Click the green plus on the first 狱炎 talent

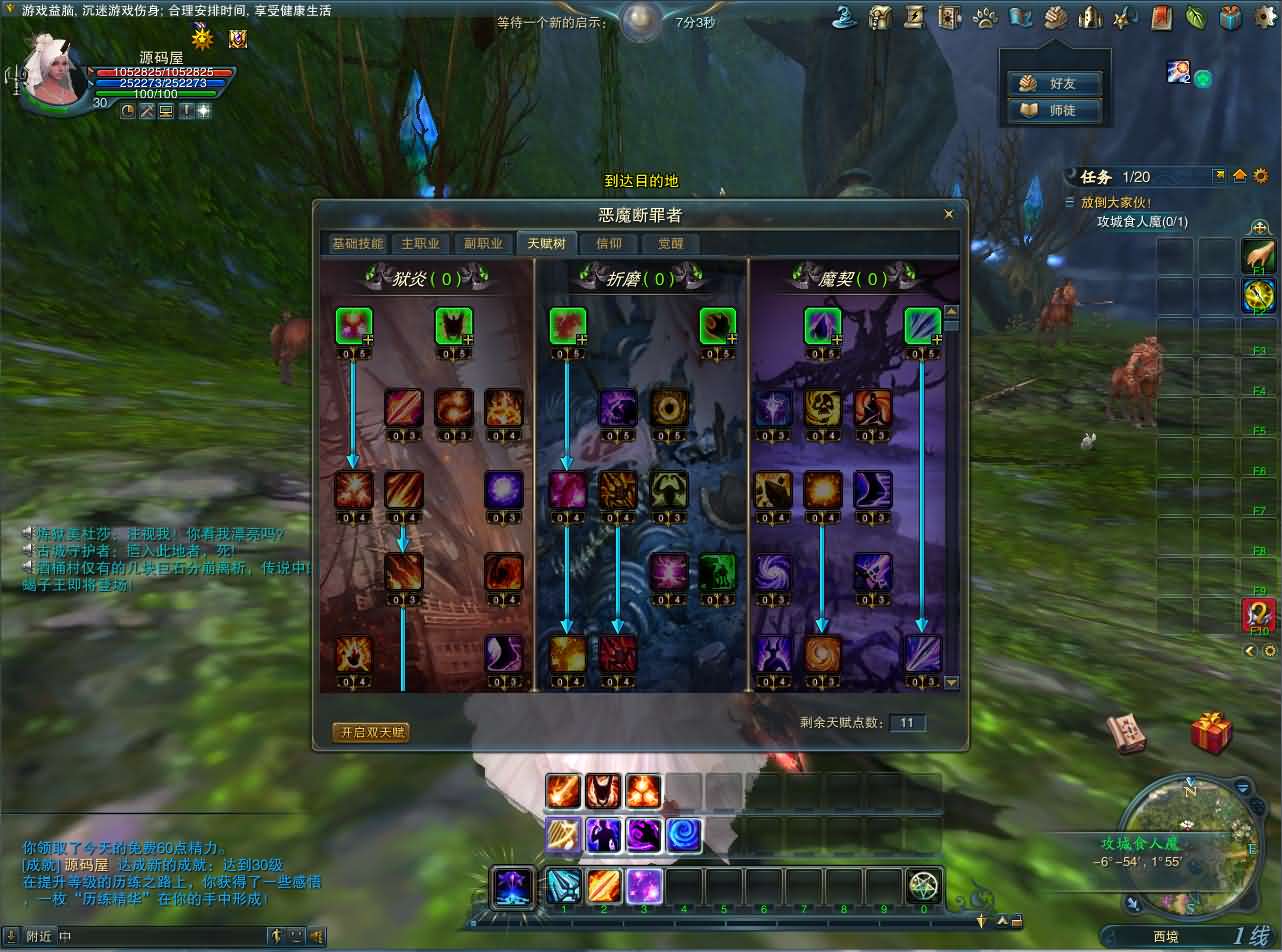(371, 341)
